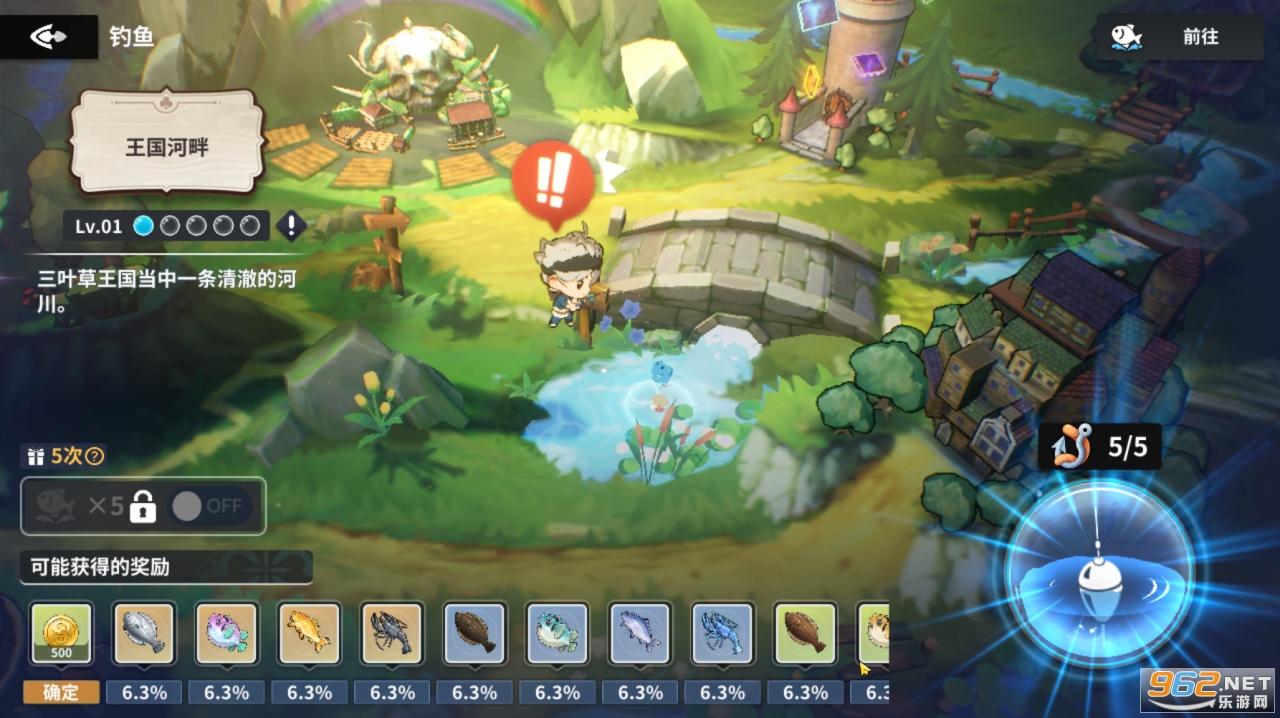
Task: Select the silver fish on blue tile
Action: pos(640,633)
